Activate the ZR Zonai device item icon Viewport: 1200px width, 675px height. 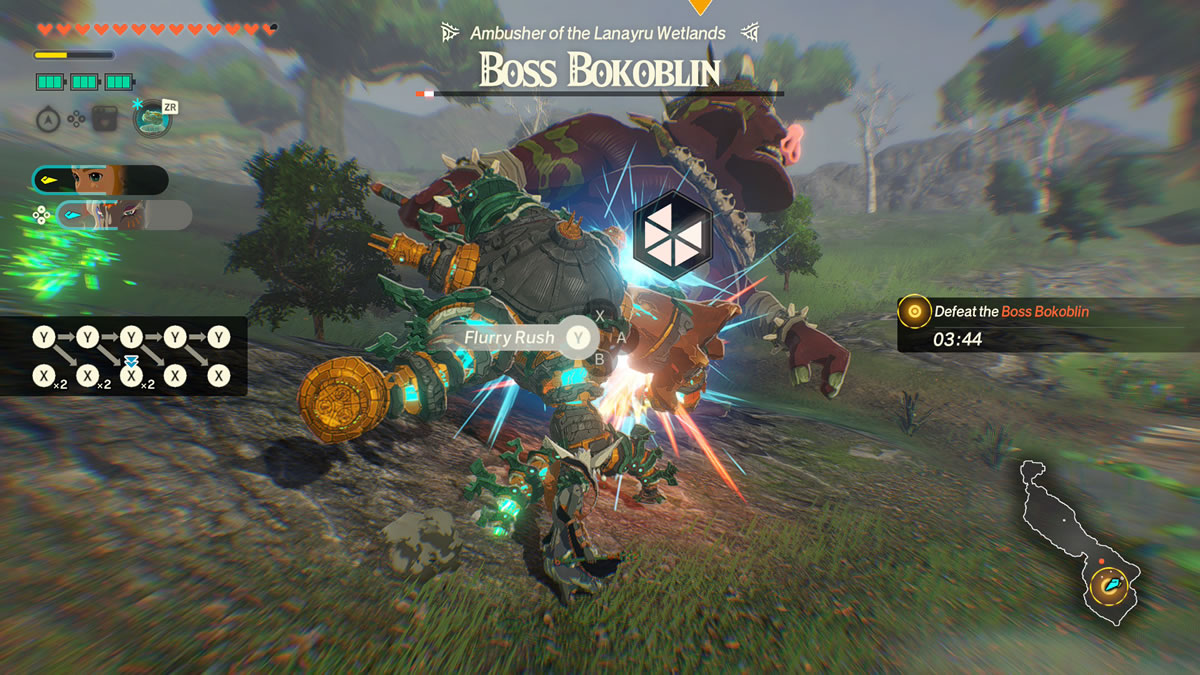[x=152, y=119]
